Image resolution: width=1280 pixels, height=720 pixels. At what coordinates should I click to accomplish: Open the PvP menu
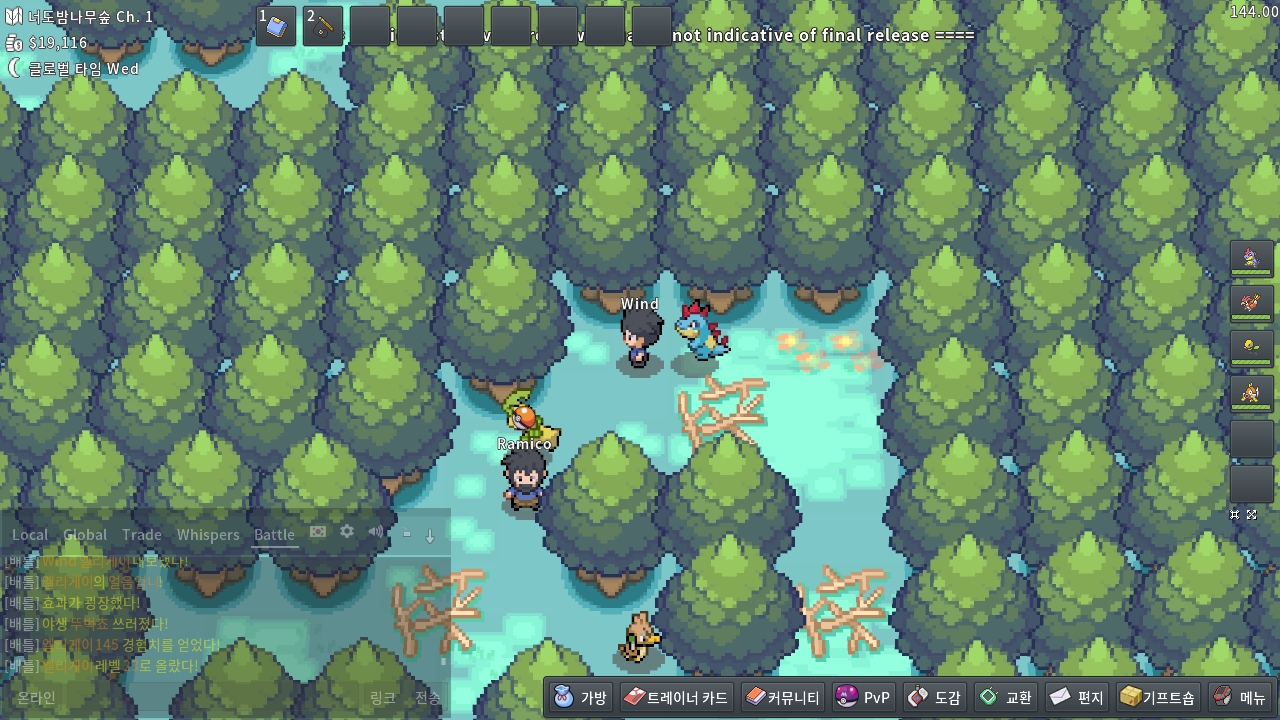(x=863, y=697)
